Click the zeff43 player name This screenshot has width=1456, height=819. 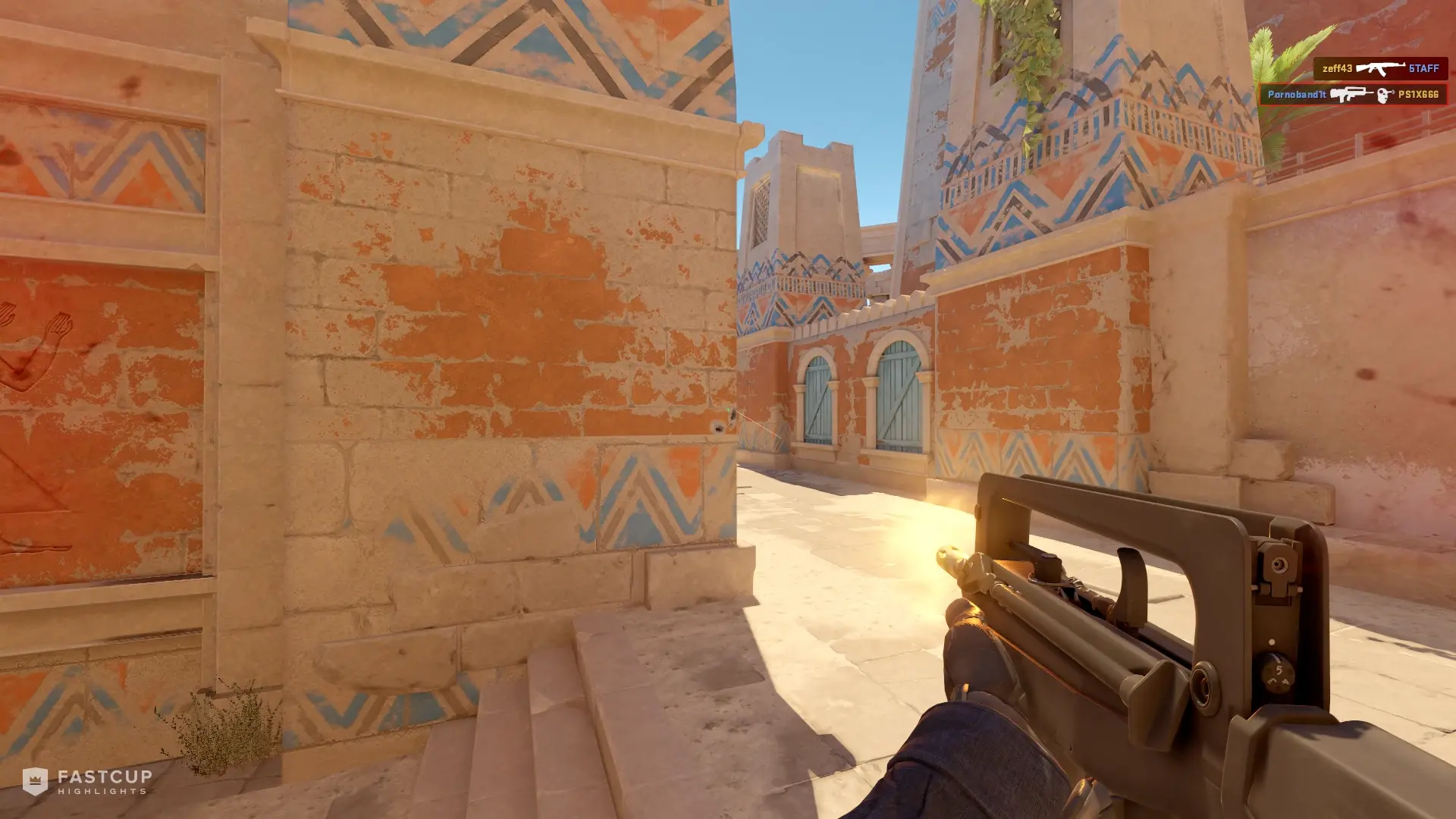click(1338, 68)
